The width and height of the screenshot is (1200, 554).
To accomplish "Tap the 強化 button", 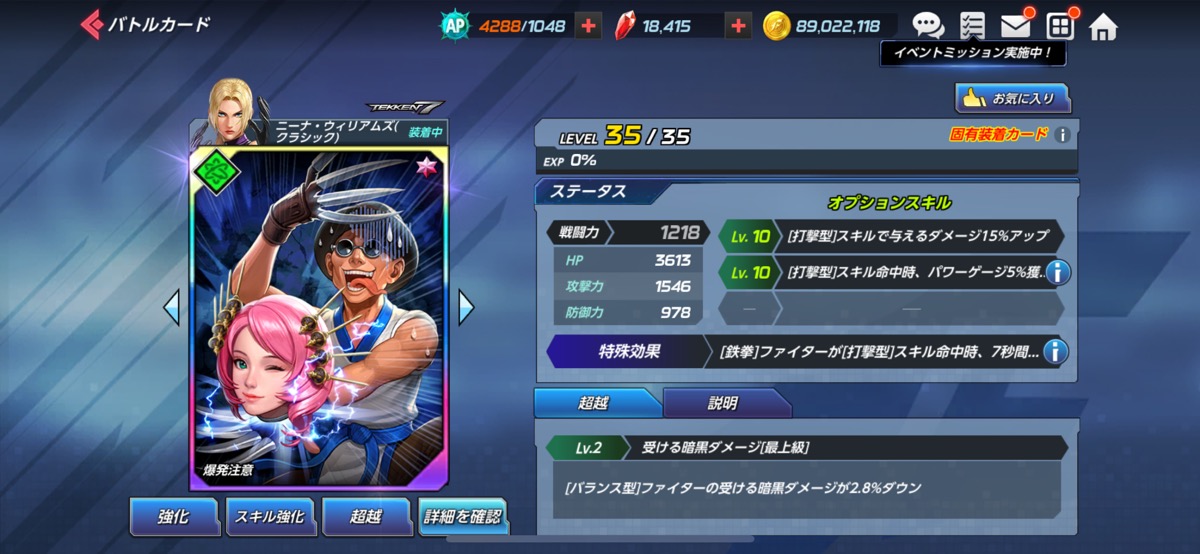I will coord(173,517).
